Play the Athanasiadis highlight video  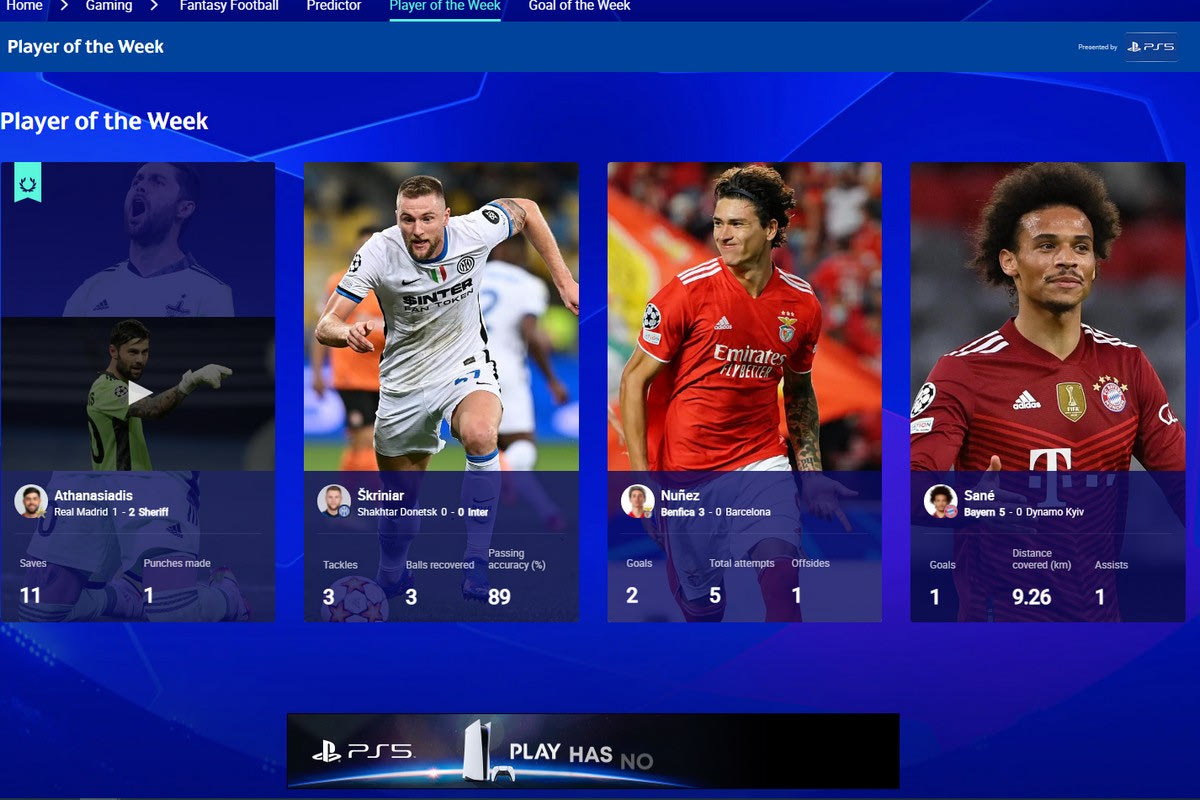(139, 393)
